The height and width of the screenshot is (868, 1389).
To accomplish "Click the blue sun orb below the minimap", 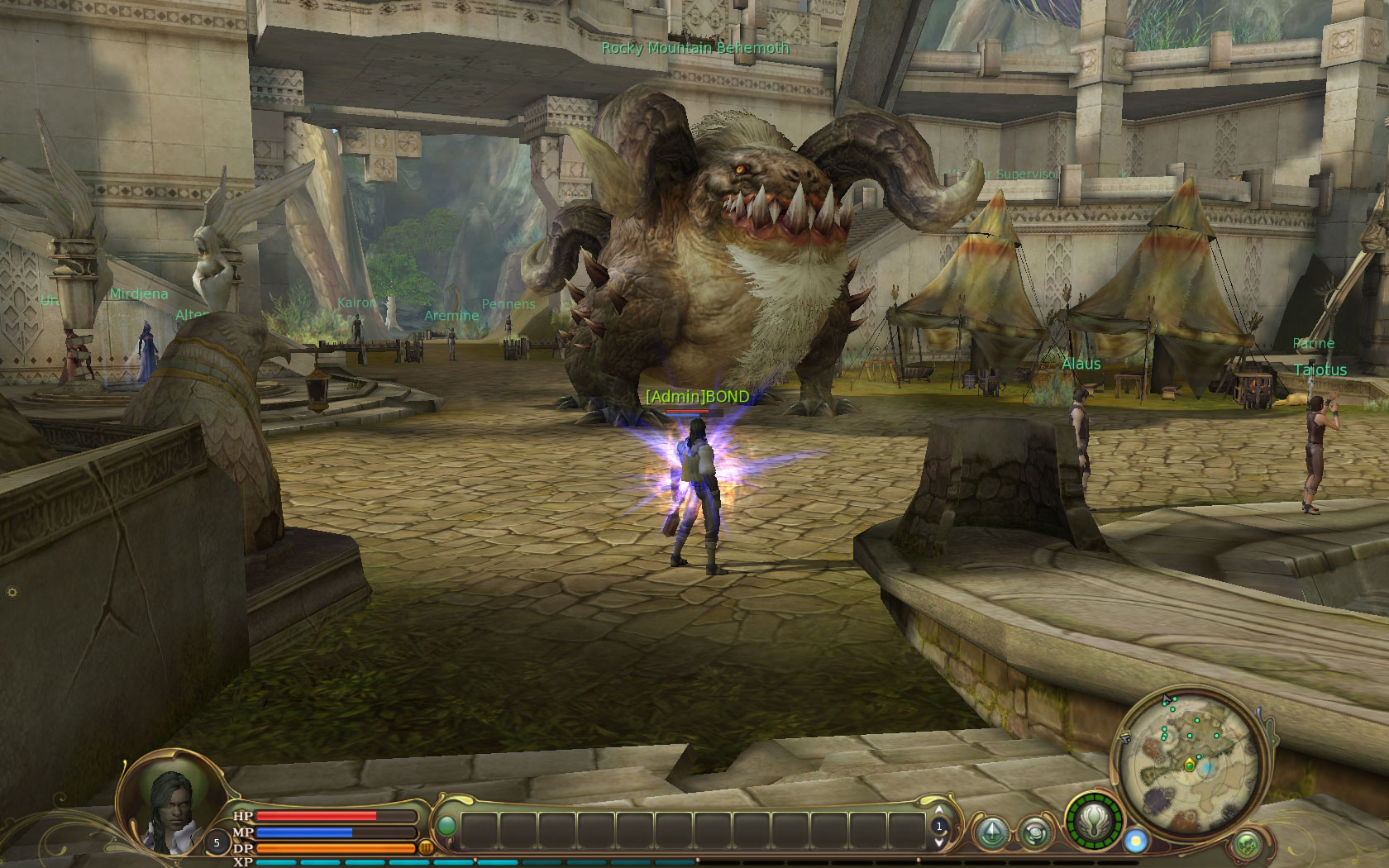I will 1136,841.
